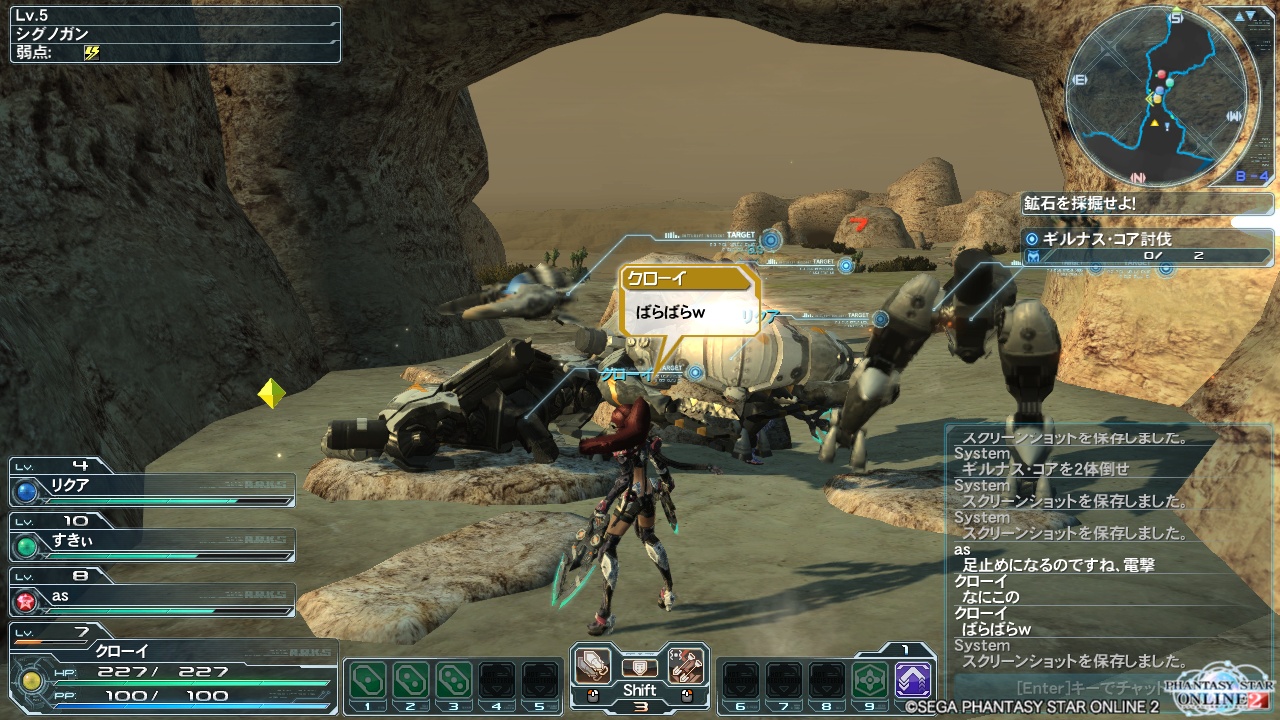
Task: Select the right weapon action icon
Action: (686, 666)
